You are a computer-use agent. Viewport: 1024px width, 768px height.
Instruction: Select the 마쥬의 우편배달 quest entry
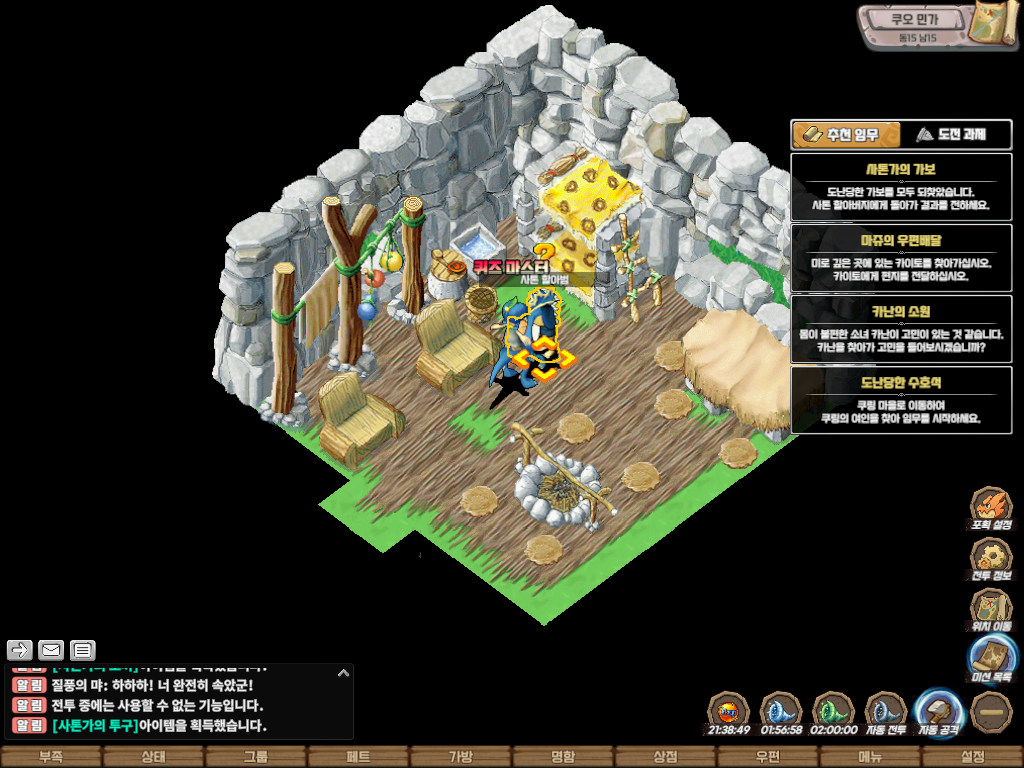[x=901, y=258]
